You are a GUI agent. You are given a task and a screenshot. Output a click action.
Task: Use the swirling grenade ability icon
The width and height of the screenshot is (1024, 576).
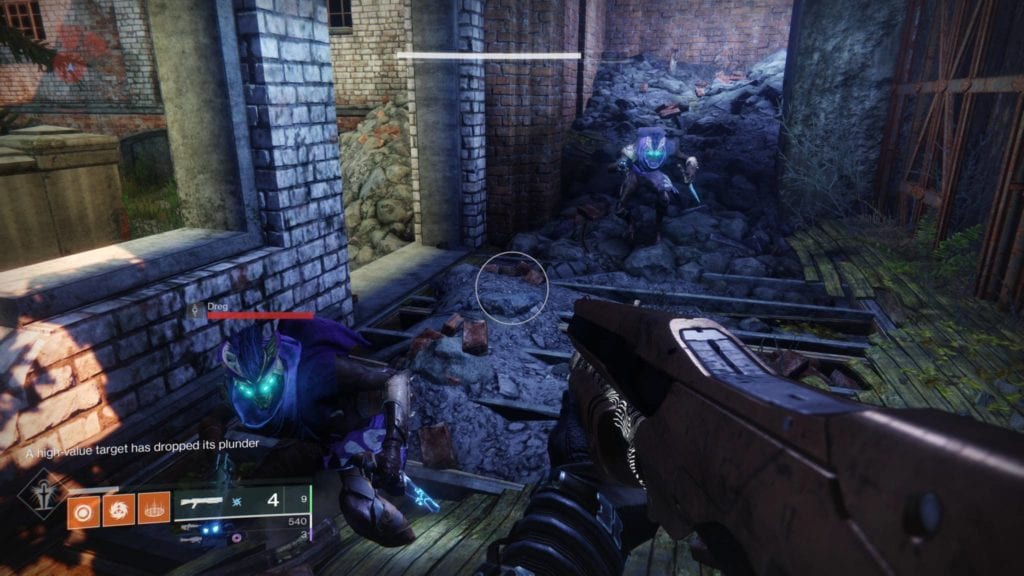[x=118, y=511]
